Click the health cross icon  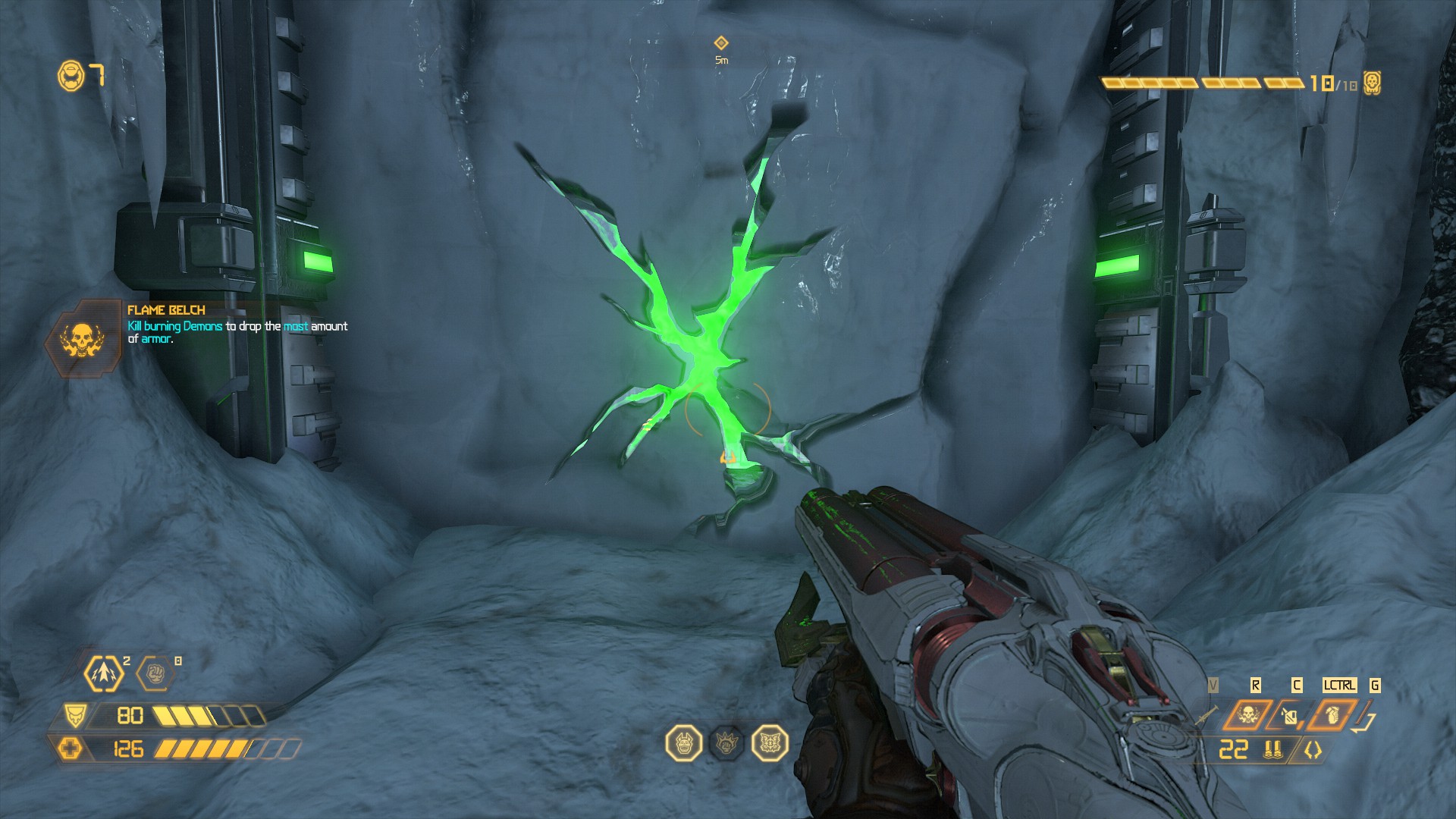click(x=71, y=749)
